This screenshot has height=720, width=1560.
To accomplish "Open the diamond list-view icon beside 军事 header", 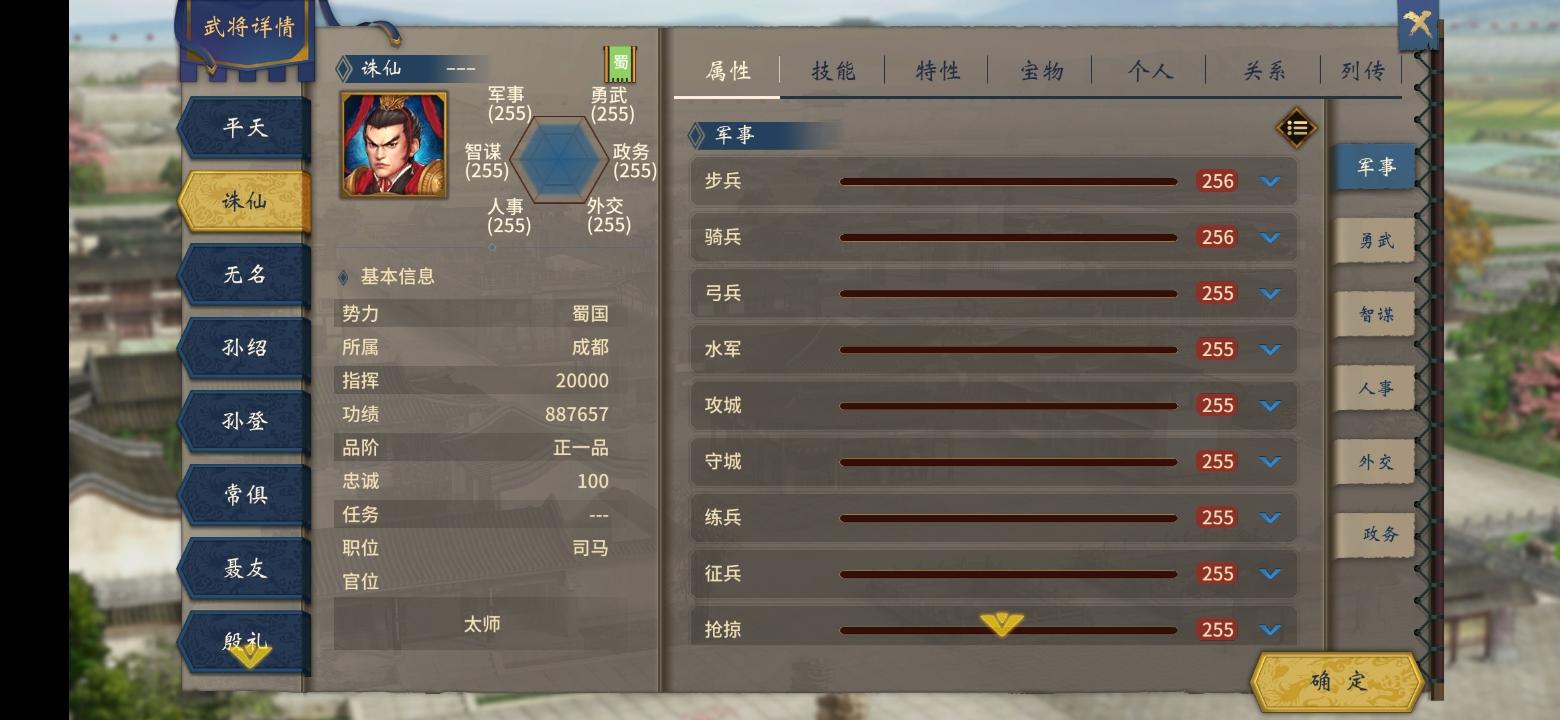I will point(1296,129).
